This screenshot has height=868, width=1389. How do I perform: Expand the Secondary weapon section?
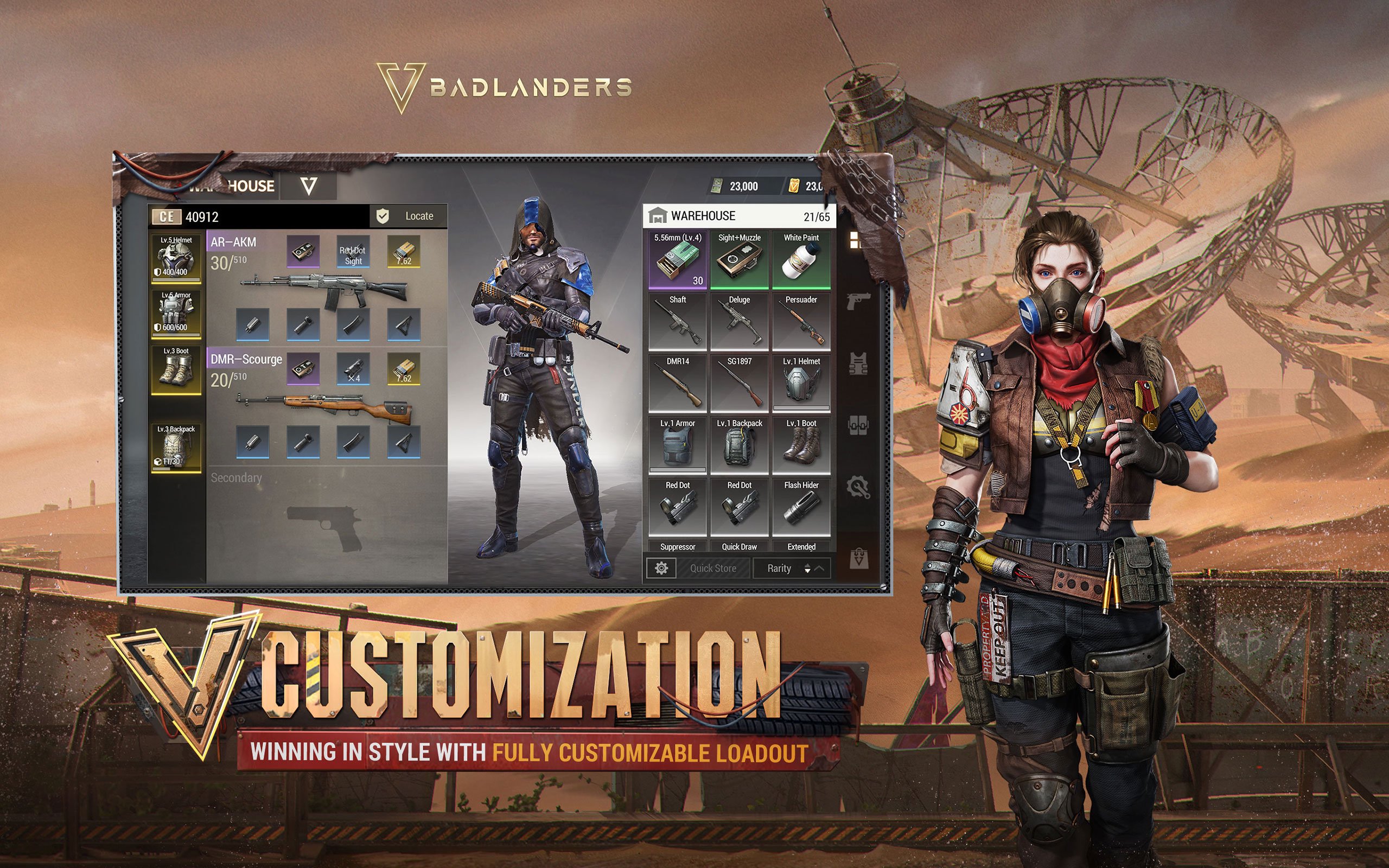coord(237,477)
